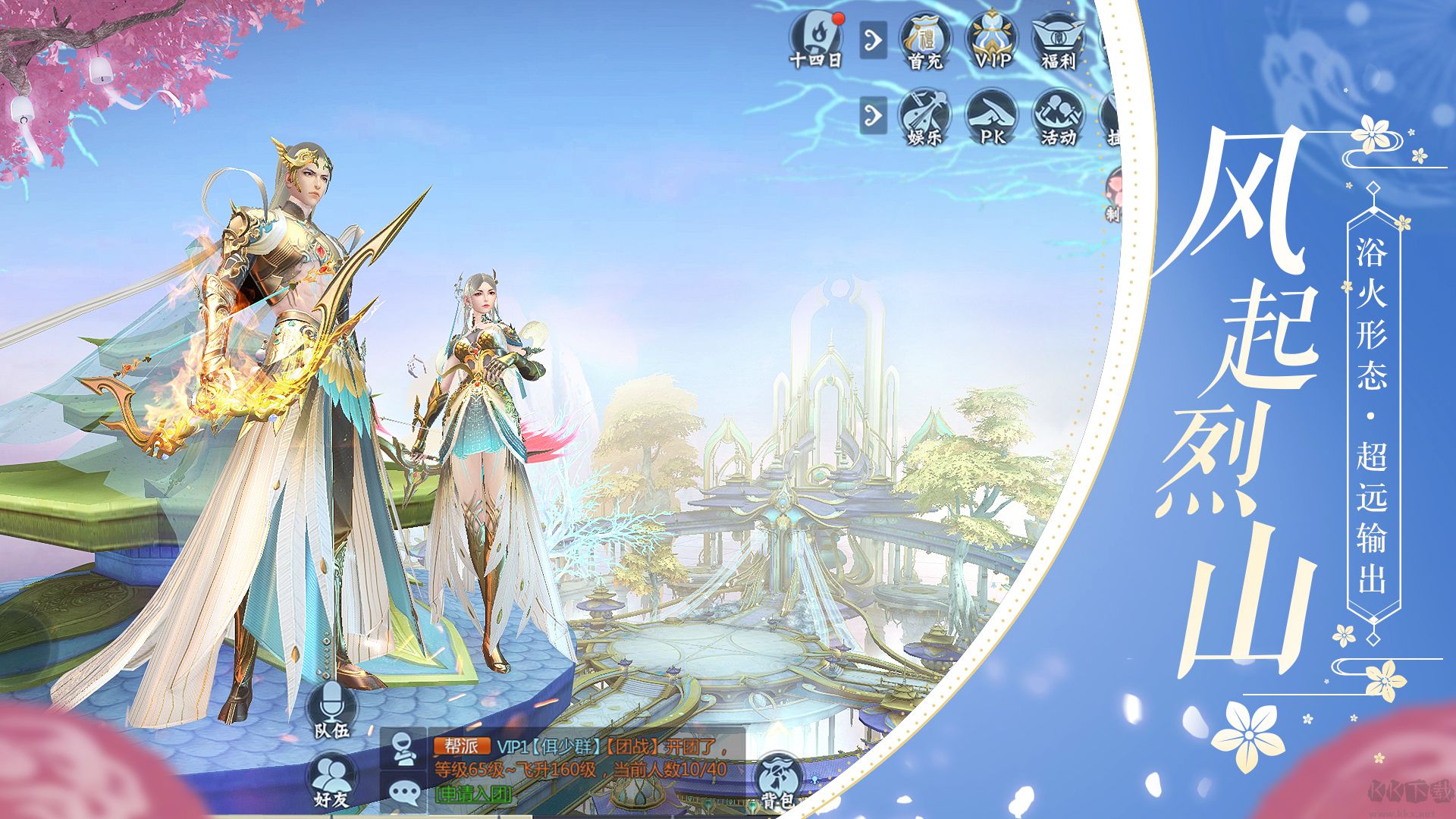Open the 活动 activities icon
Viewport: 1456px width, 819px height.
[x=1059, y=117]
